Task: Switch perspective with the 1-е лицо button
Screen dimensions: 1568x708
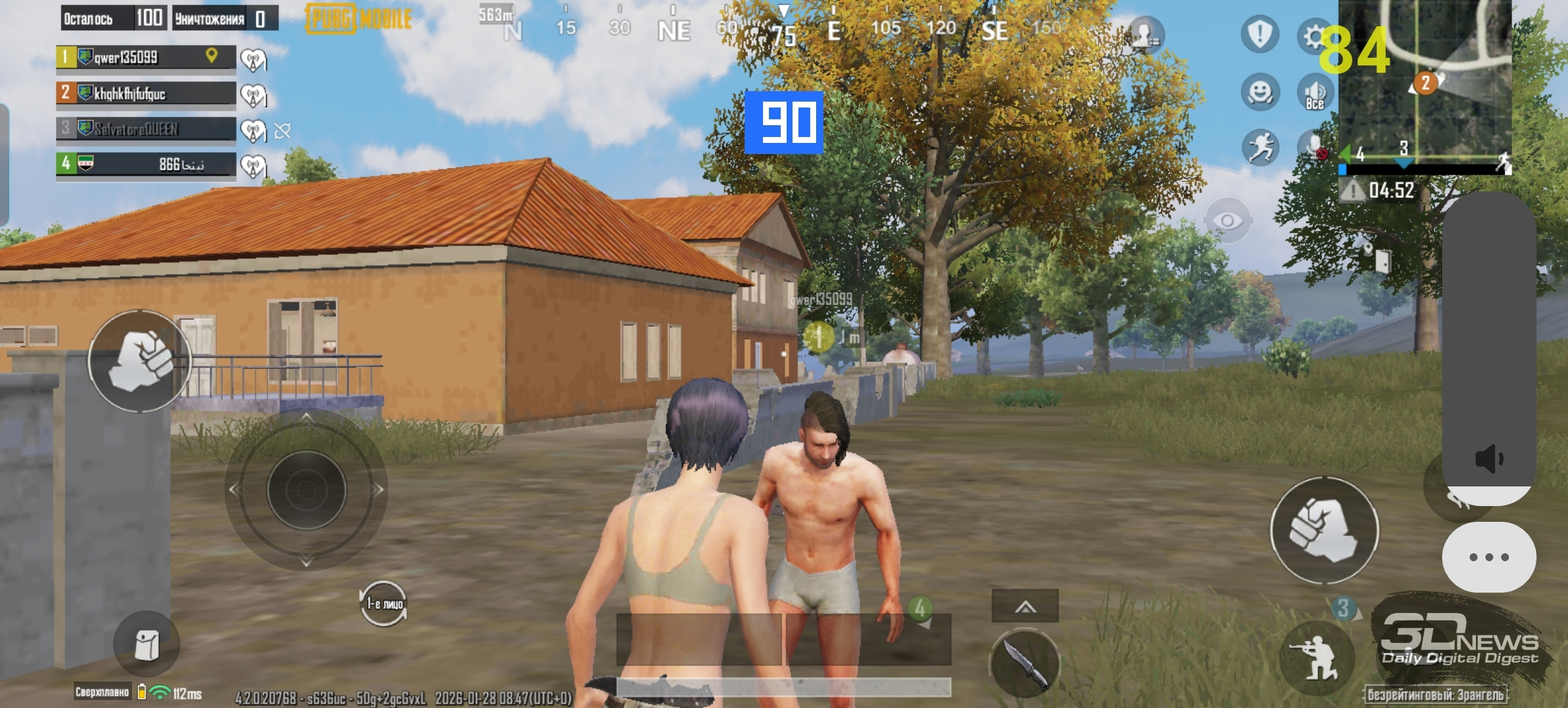Action: 384,604
